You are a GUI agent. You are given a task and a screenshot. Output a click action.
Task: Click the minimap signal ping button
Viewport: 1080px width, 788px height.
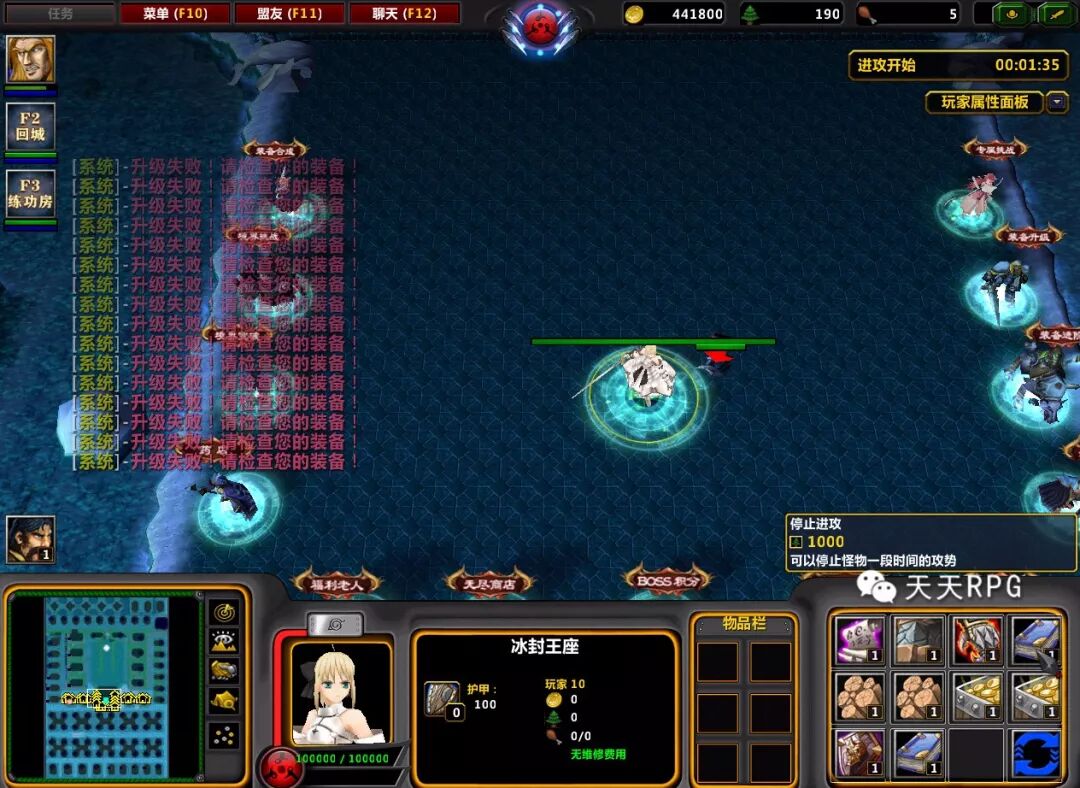pos(223,612)
